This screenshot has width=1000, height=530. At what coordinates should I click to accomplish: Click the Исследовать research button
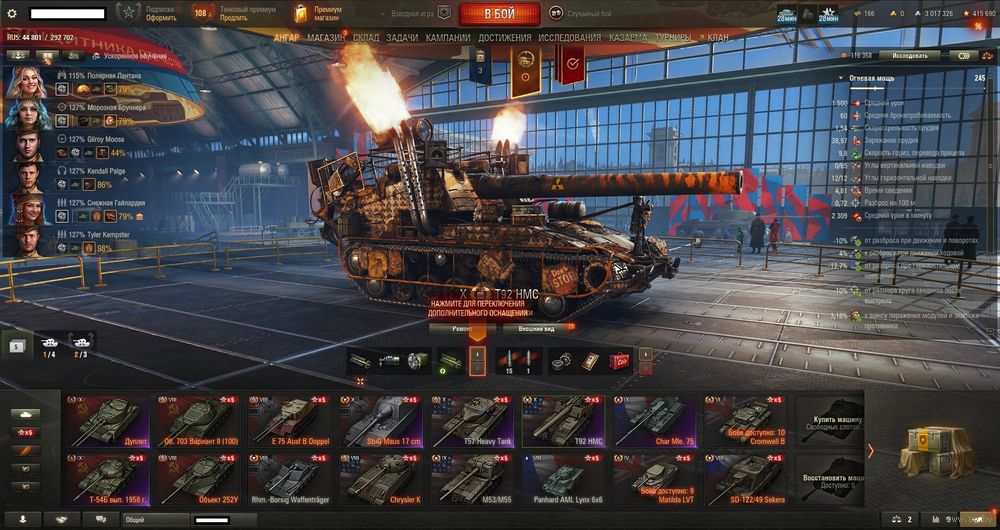click(910, 56)
